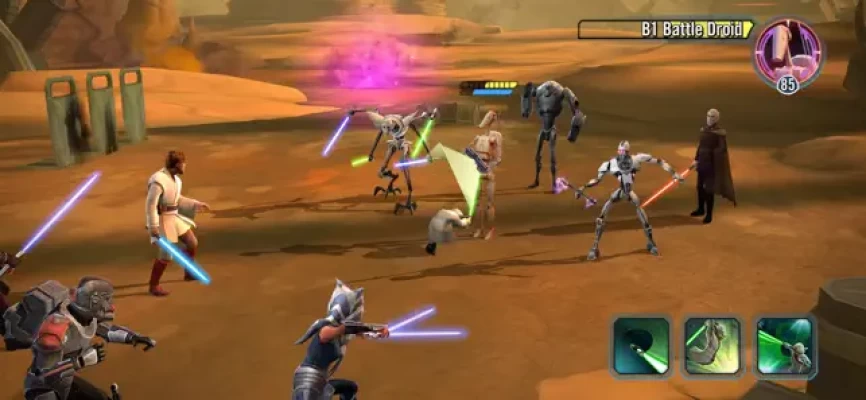This screenshot has width=866, height=400.
Task: Activate Yoda's leaping lightsaber strike ability
Action: [712, 346]
